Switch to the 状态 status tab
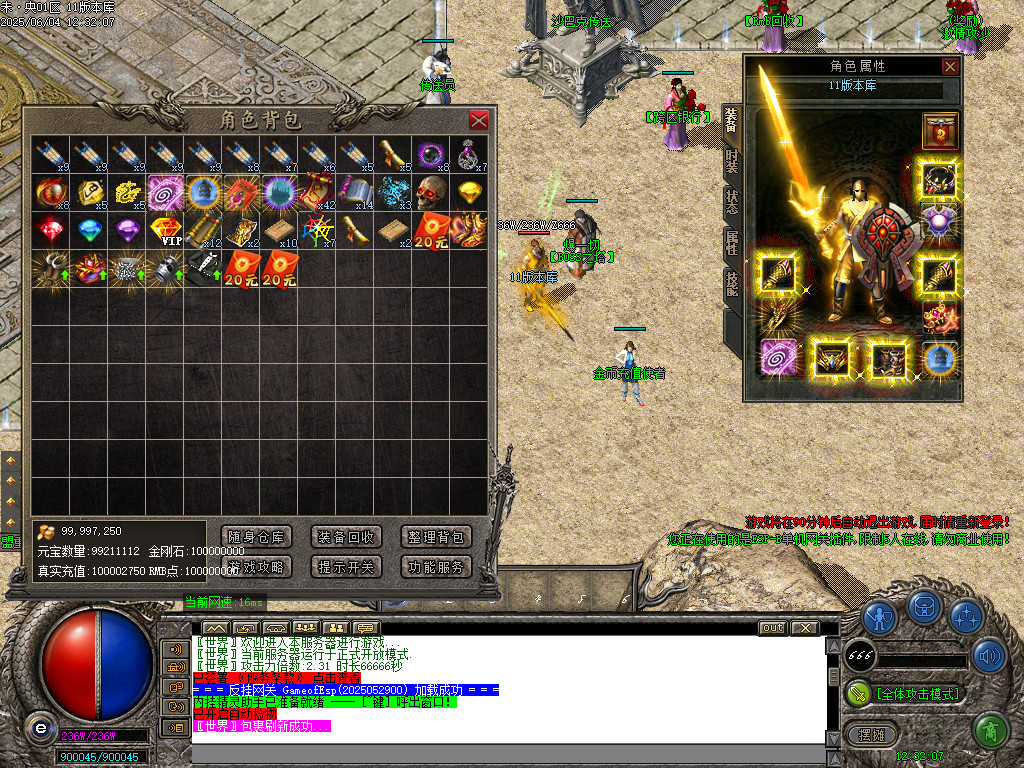This screenshot has width=1024, height=768. pos(731,201)
